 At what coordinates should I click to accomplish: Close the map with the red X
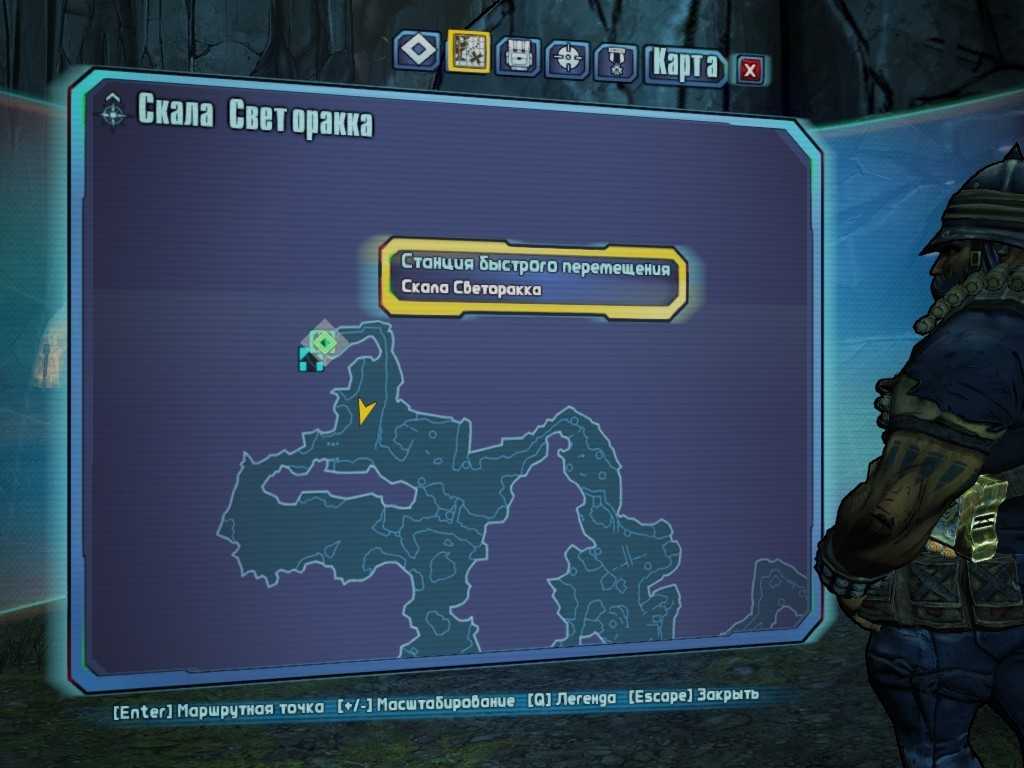[751, 69]
